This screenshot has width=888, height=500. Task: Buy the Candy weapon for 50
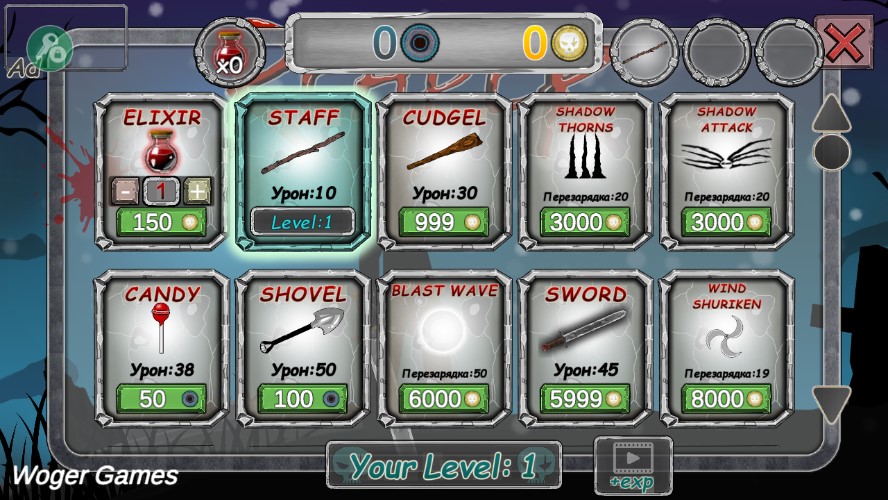(161, 399)
